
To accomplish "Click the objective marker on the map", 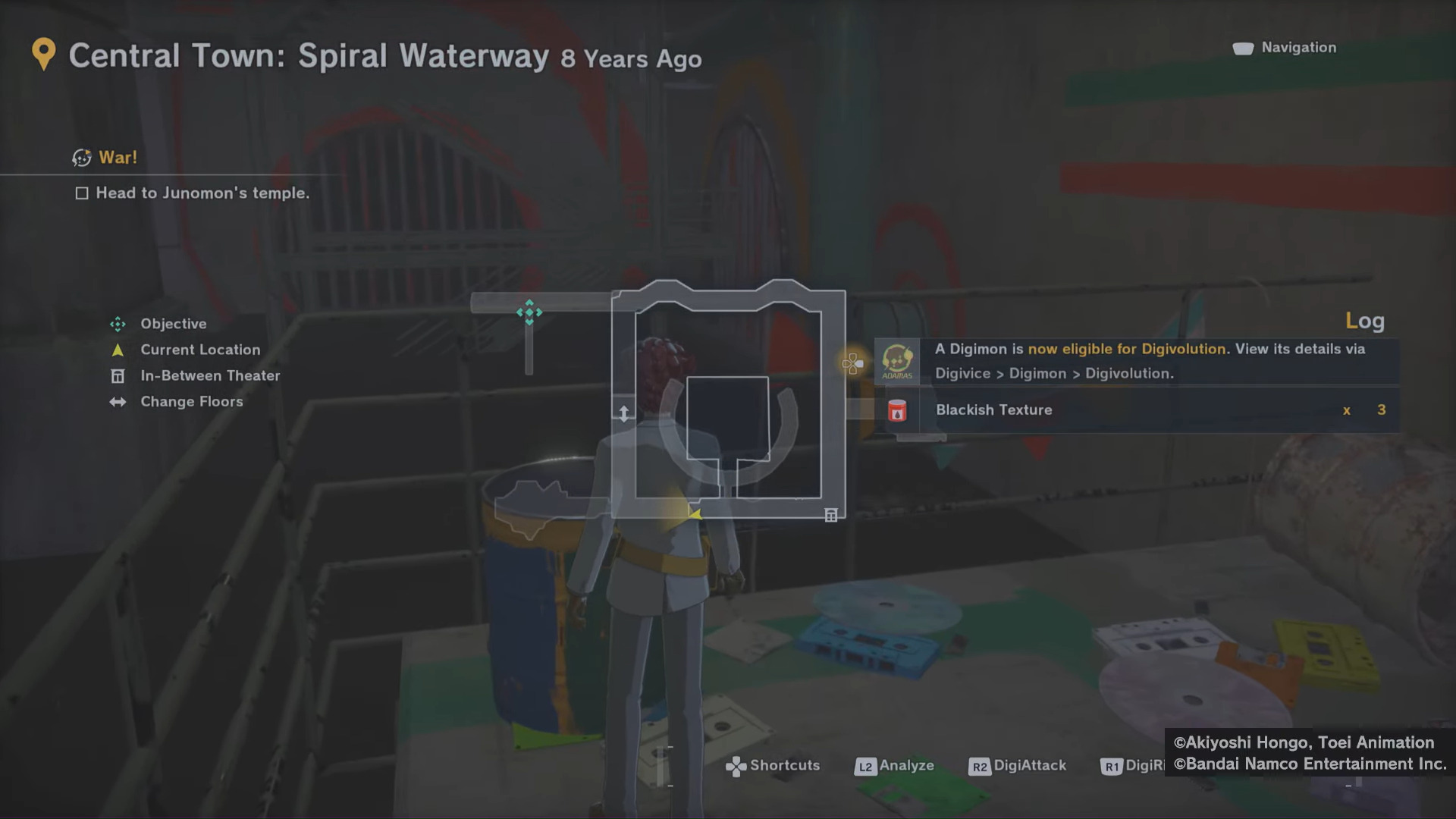I will 529,312.
